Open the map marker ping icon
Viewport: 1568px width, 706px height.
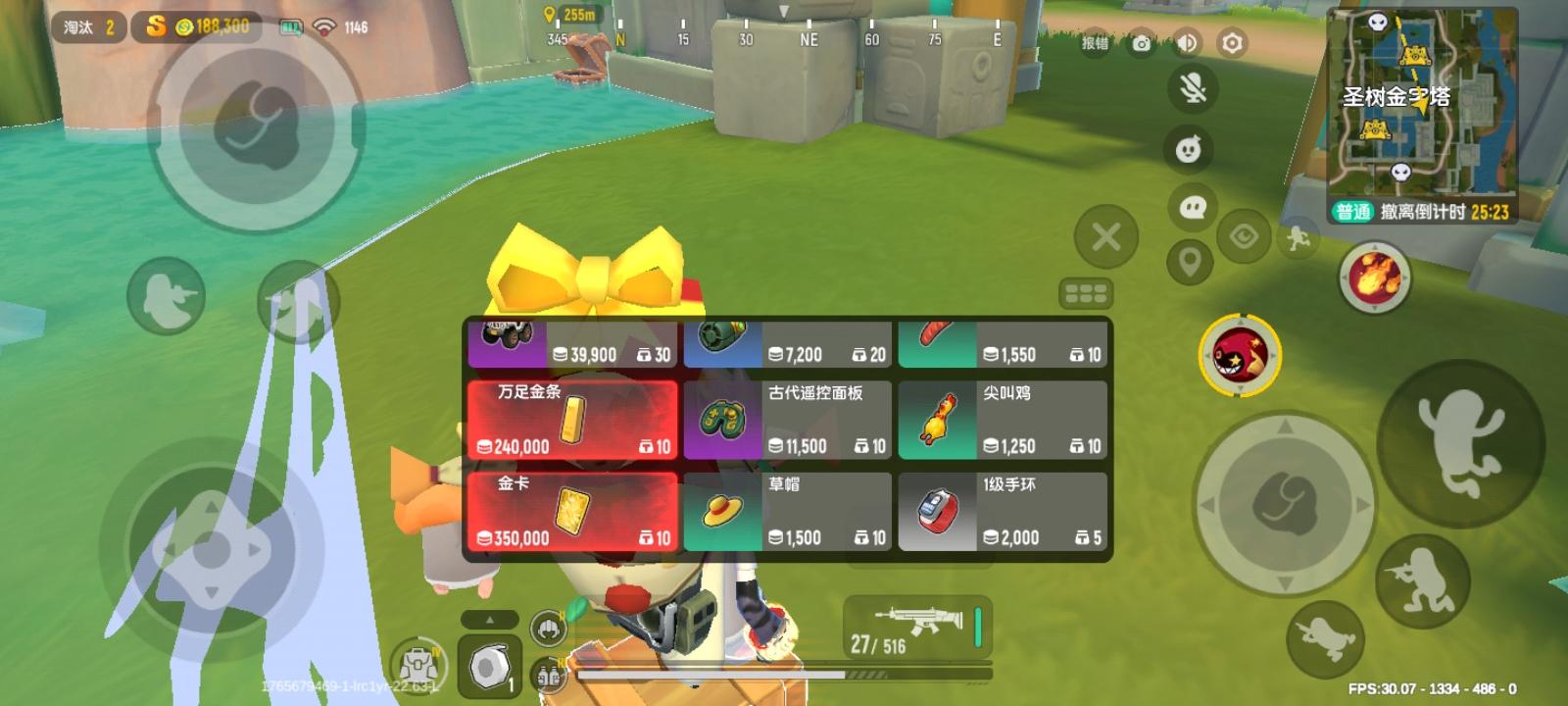(x=1189, y=263)
